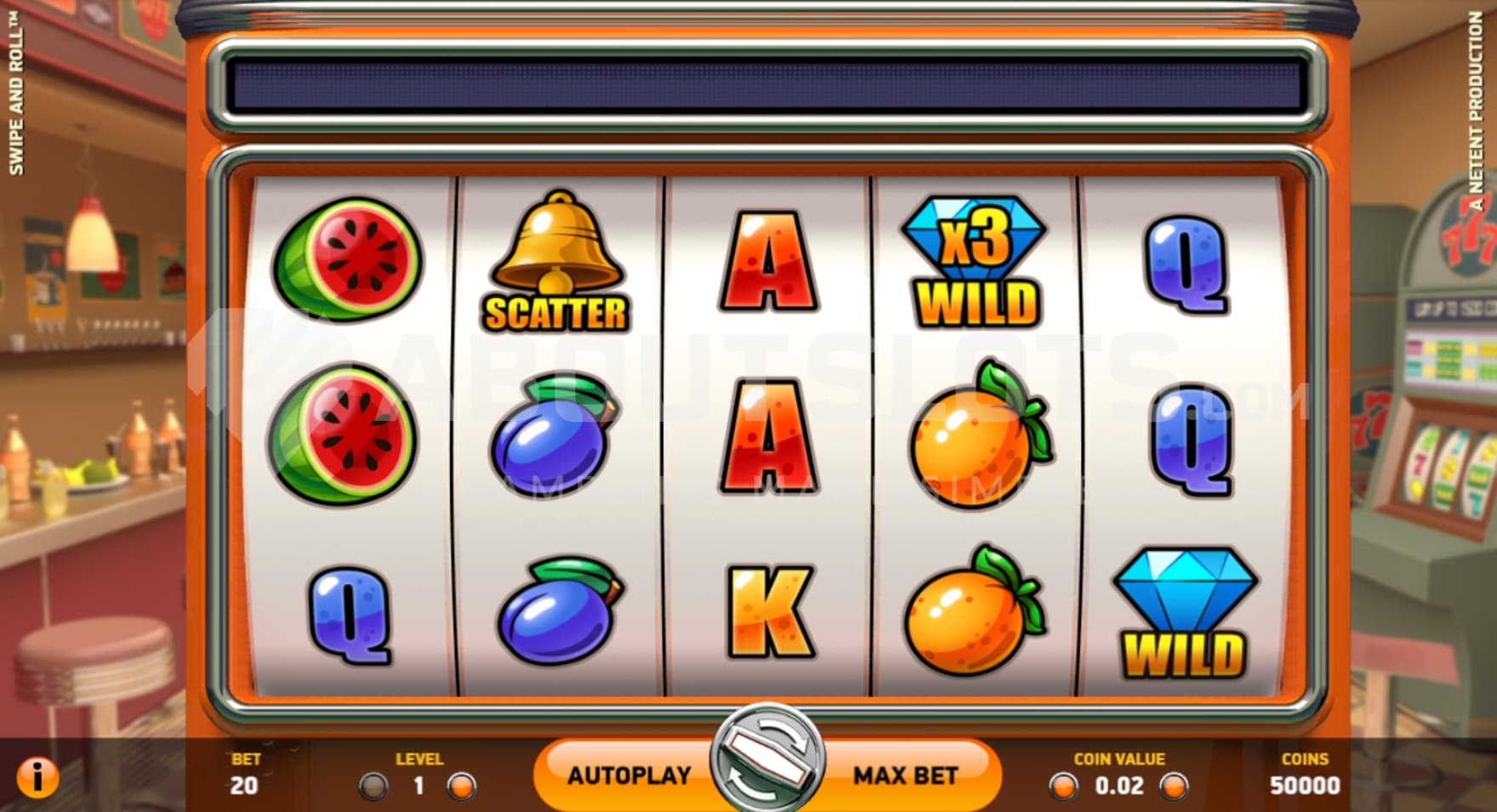Set the Max Bet
Screen dimensions: 1497x812
tap(905, 775)
